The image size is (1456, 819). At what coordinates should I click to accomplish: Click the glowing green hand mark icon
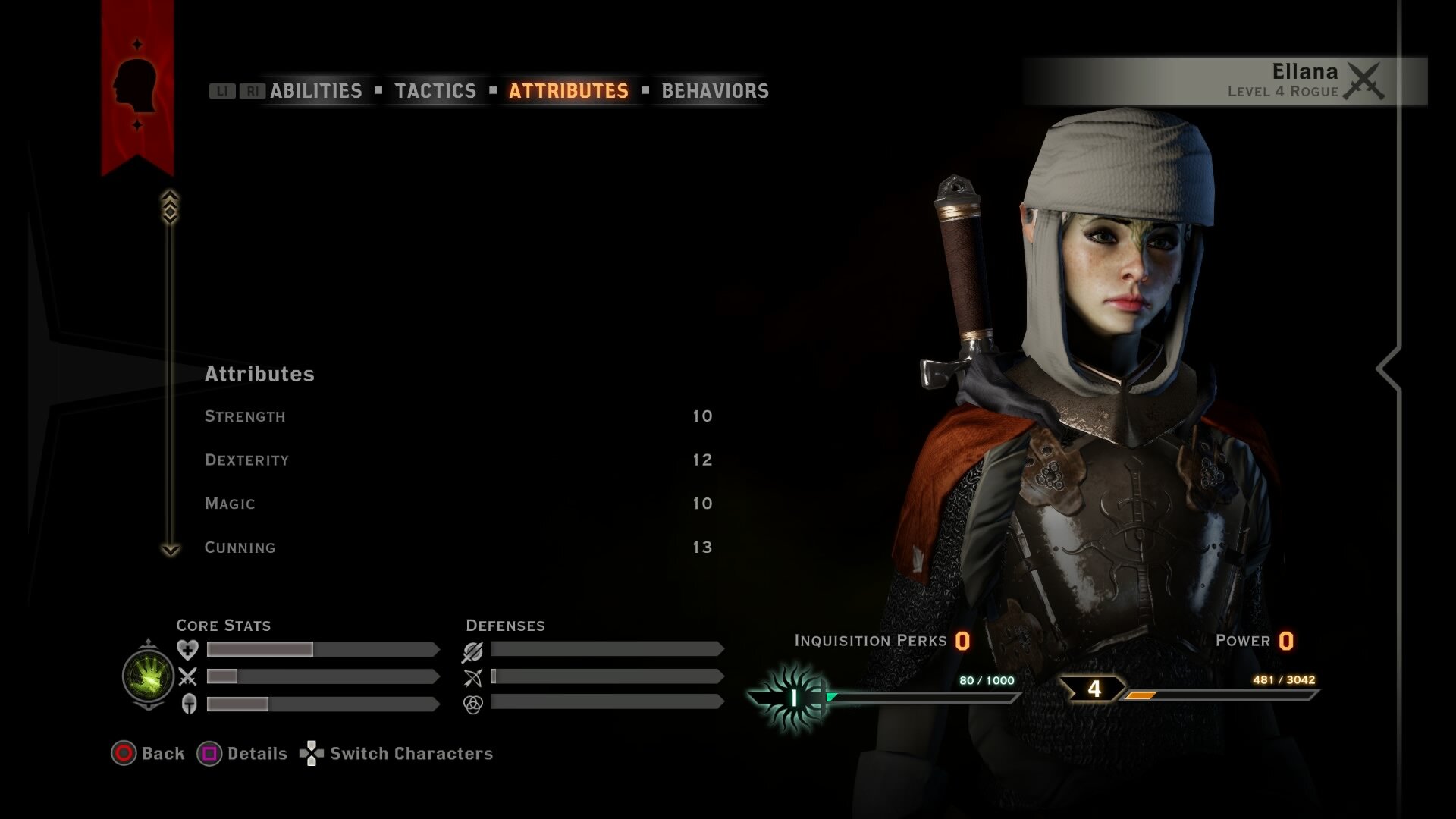[149, 676]
